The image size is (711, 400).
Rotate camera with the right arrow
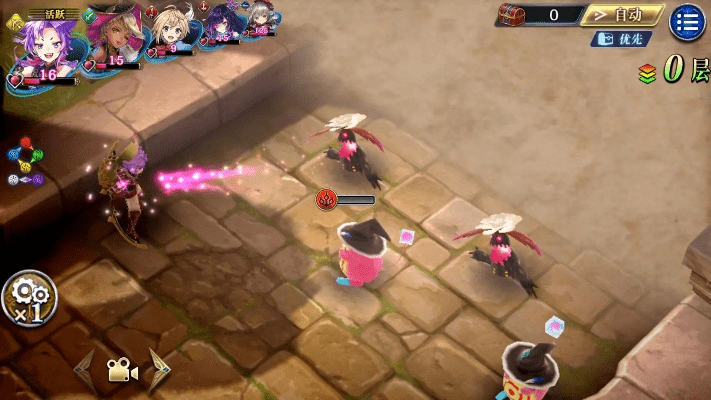click(x=159, y=368)
